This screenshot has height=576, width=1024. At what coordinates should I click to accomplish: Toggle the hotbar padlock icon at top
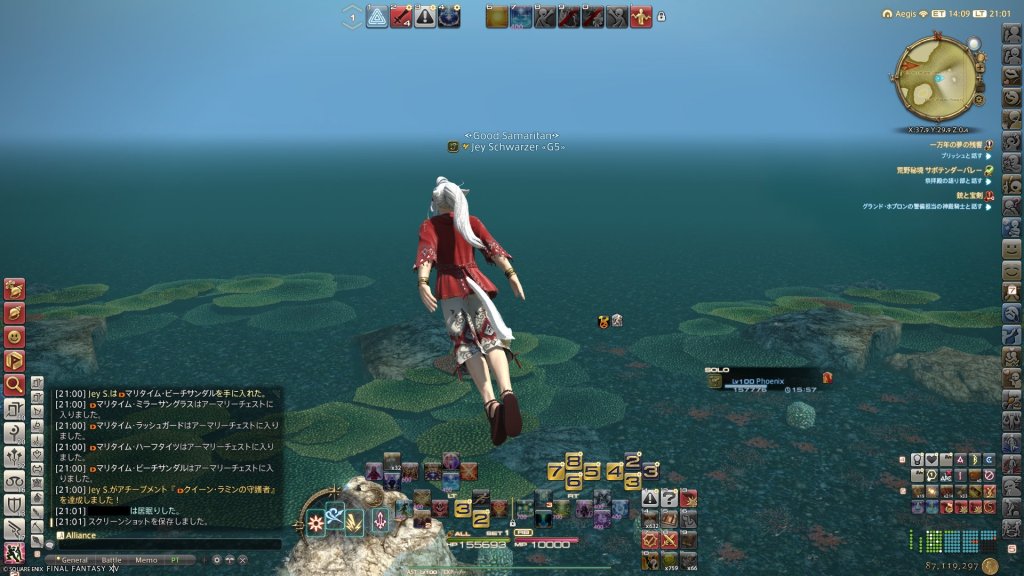coord(661,17)
